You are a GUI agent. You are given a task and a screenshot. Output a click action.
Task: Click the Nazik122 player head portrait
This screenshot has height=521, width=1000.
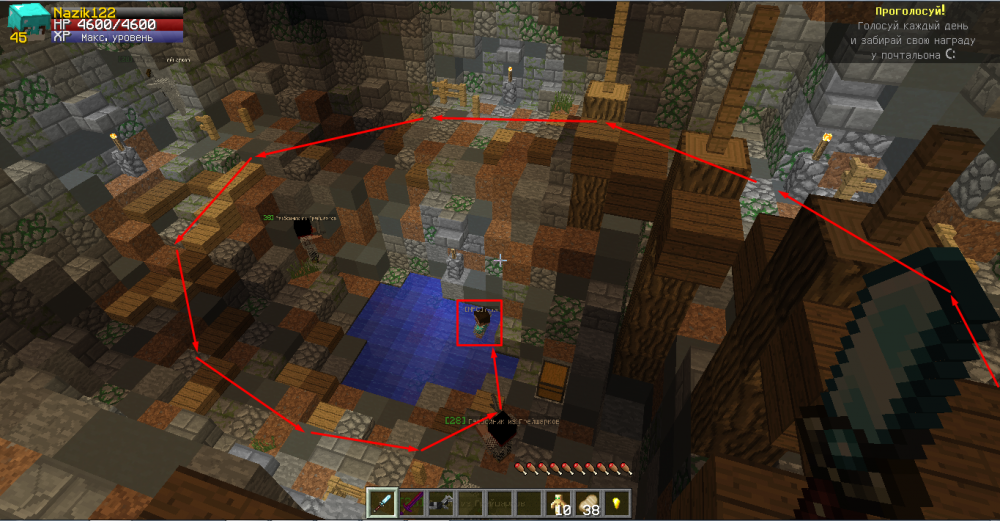25,20
